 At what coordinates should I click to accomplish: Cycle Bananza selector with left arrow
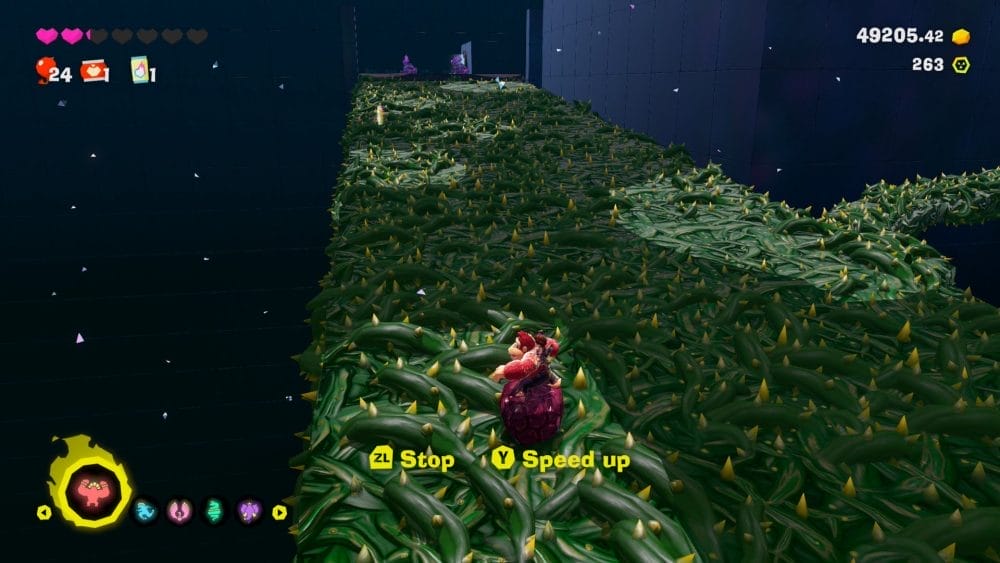tap(43, 512)
